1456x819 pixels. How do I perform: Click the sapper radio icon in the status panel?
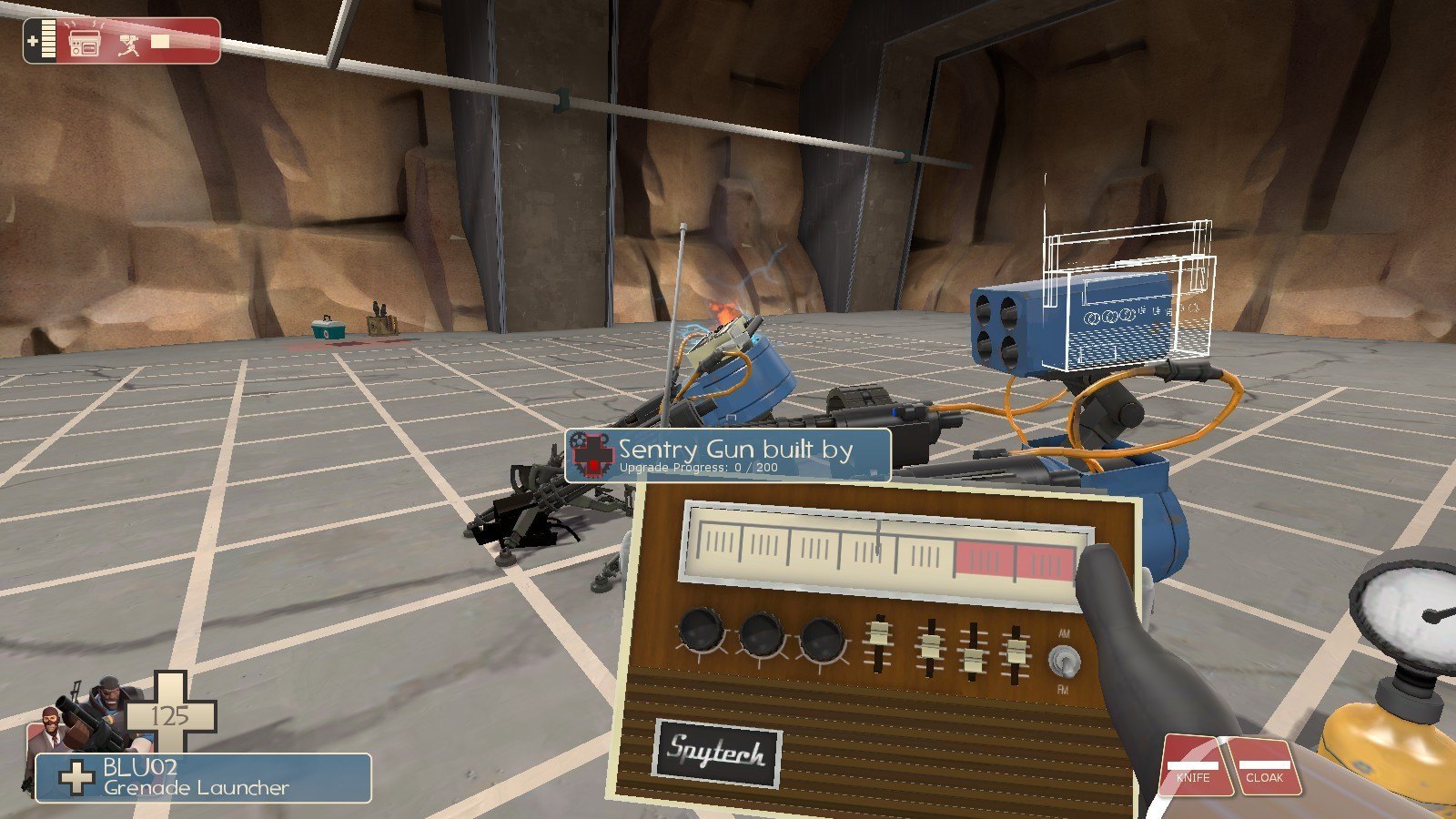pos(85,42)
